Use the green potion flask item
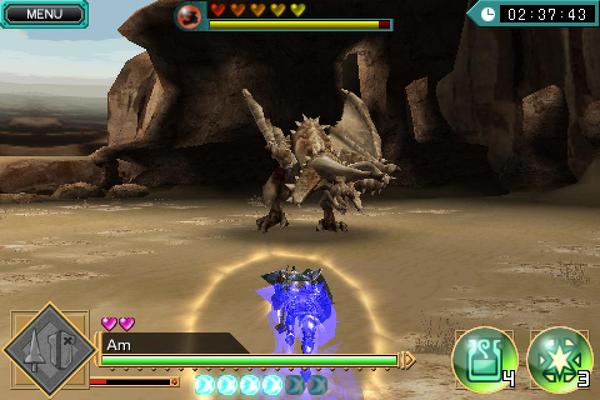The width and height of the screenshot is (600, 400). tap(484, 358)
